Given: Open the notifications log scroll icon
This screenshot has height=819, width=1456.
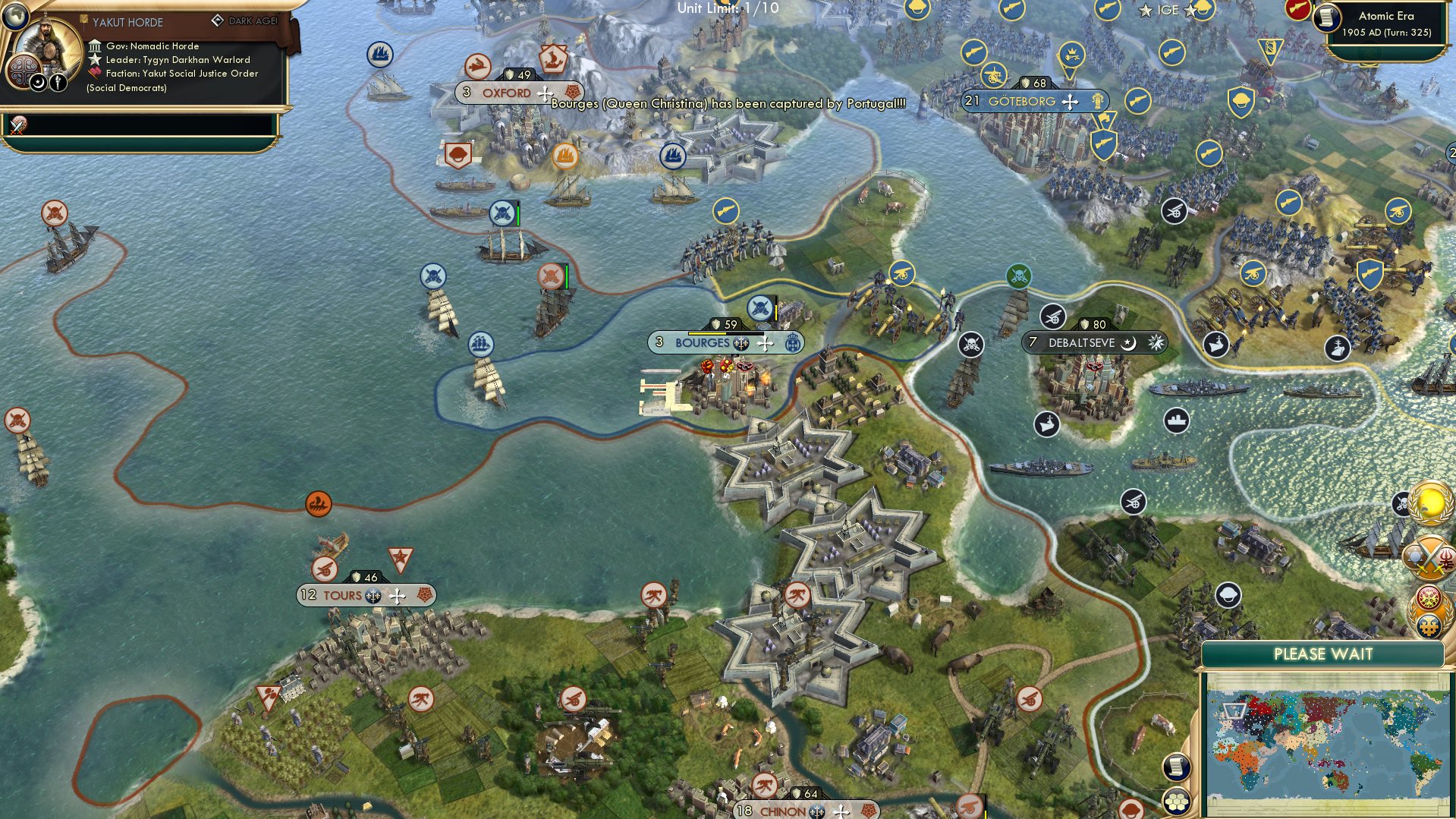Looking at the screenshot, I should 1177,768.
